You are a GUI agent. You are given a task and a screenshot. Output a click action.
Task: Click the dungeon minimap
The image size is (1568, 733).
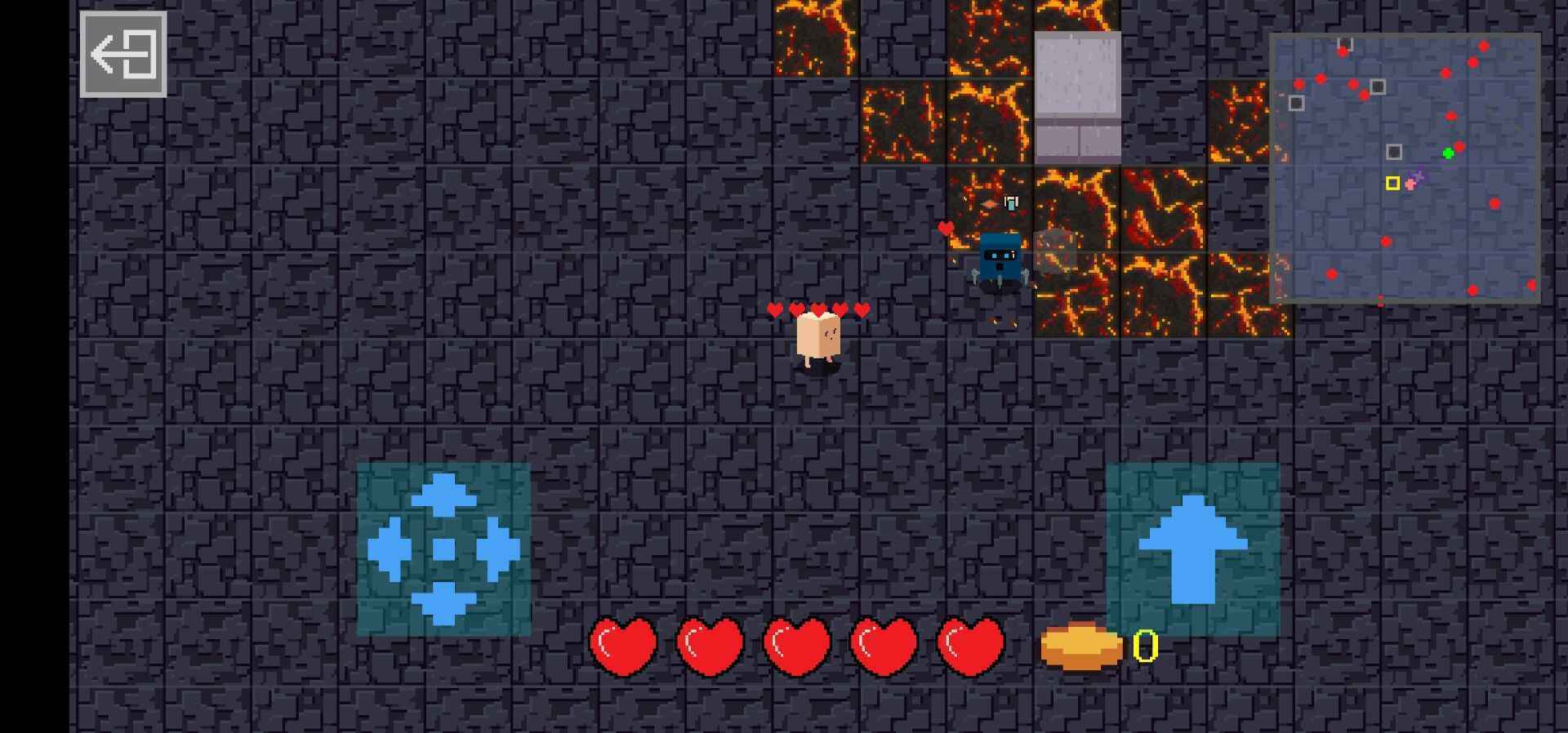(1405, 168)
